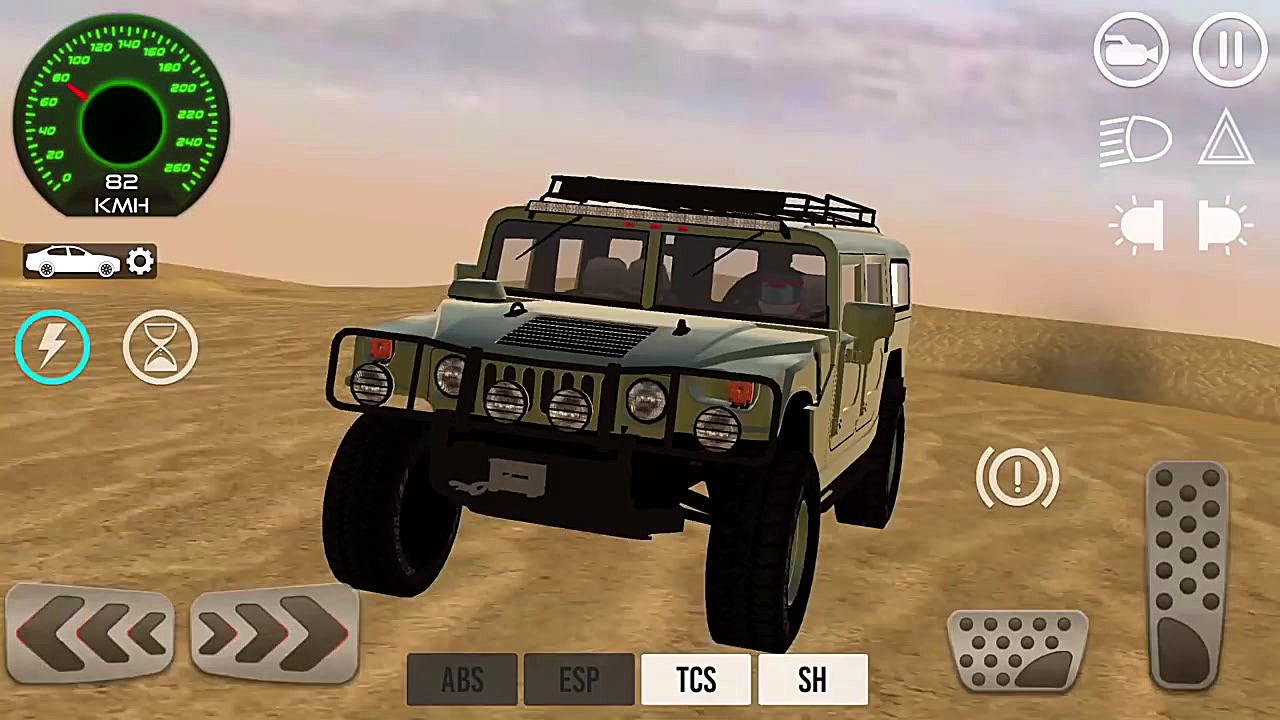This screenshot has height=720, width=1280.
Task: Shift down using the left arrows
Action: [90, 632]
